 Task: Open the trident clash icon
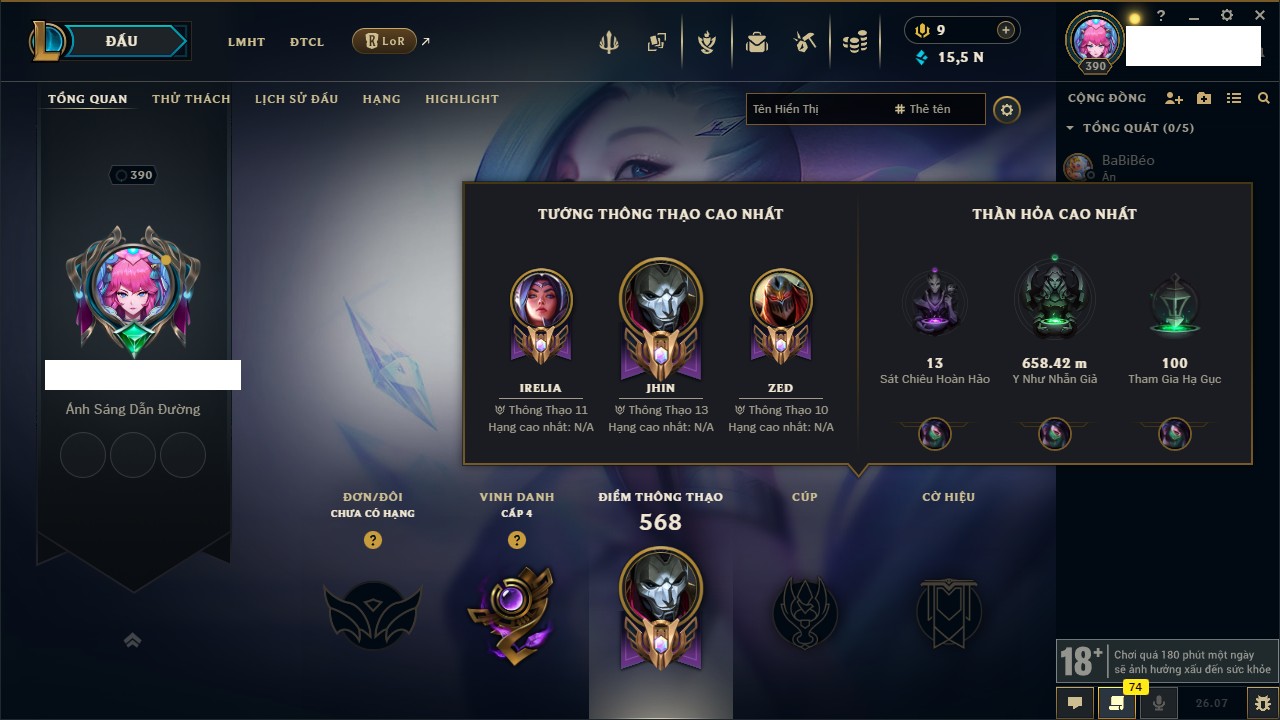(608, 42)
